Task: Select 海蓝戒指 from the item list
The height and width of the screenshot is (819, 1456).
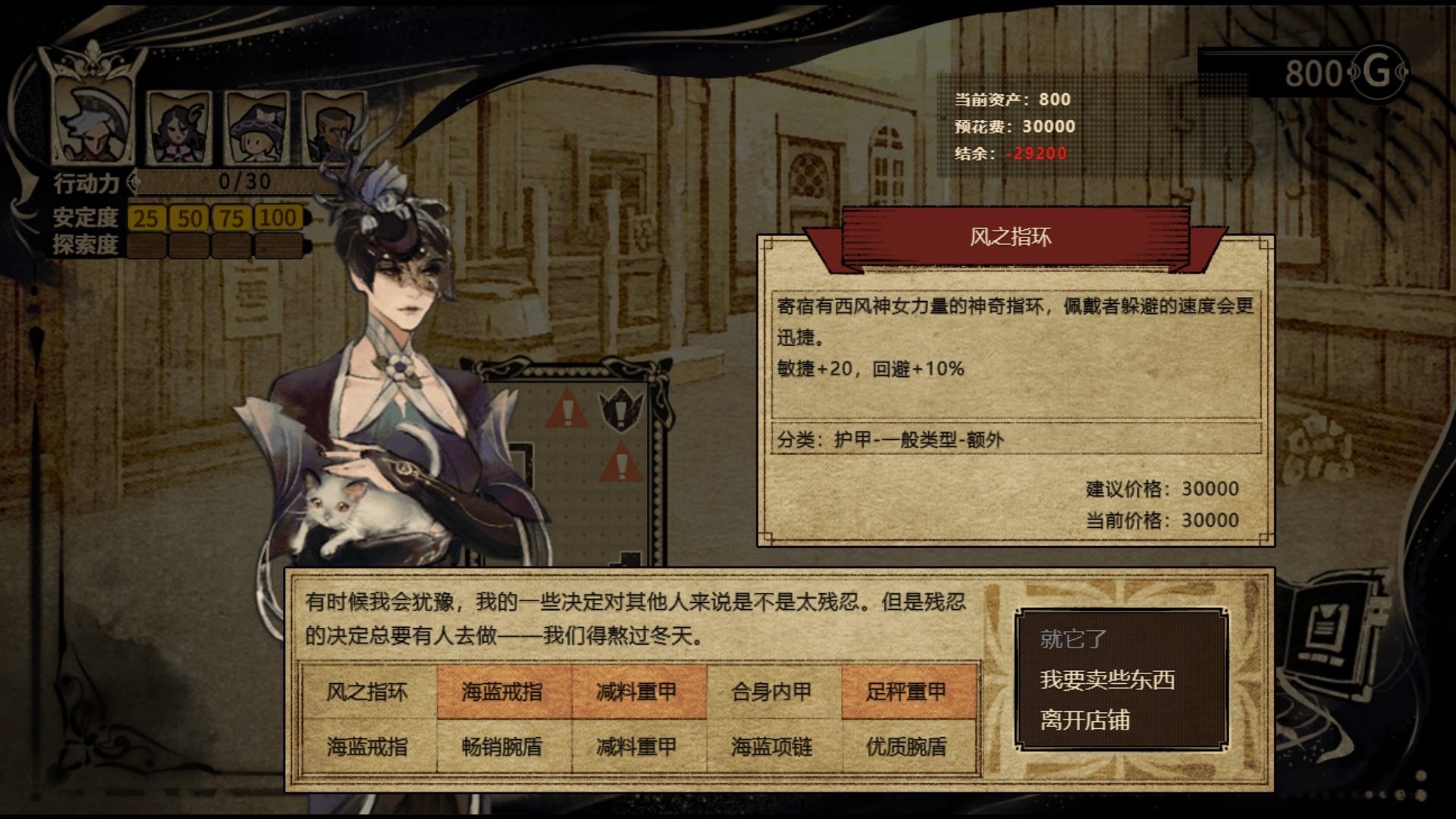Action: coord(504,692)
